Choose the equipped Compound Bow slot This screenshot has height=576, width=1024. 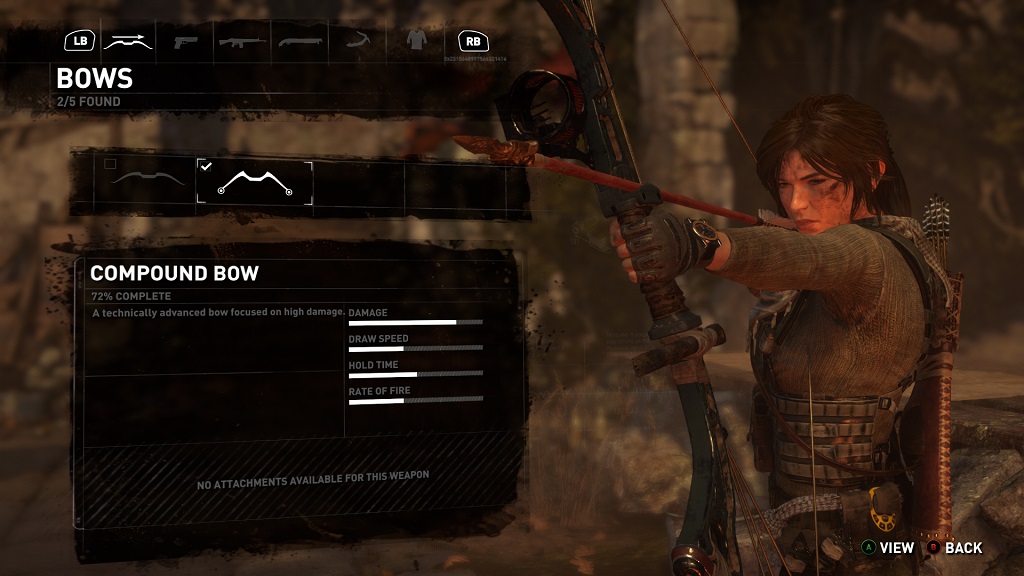point(254,183)
